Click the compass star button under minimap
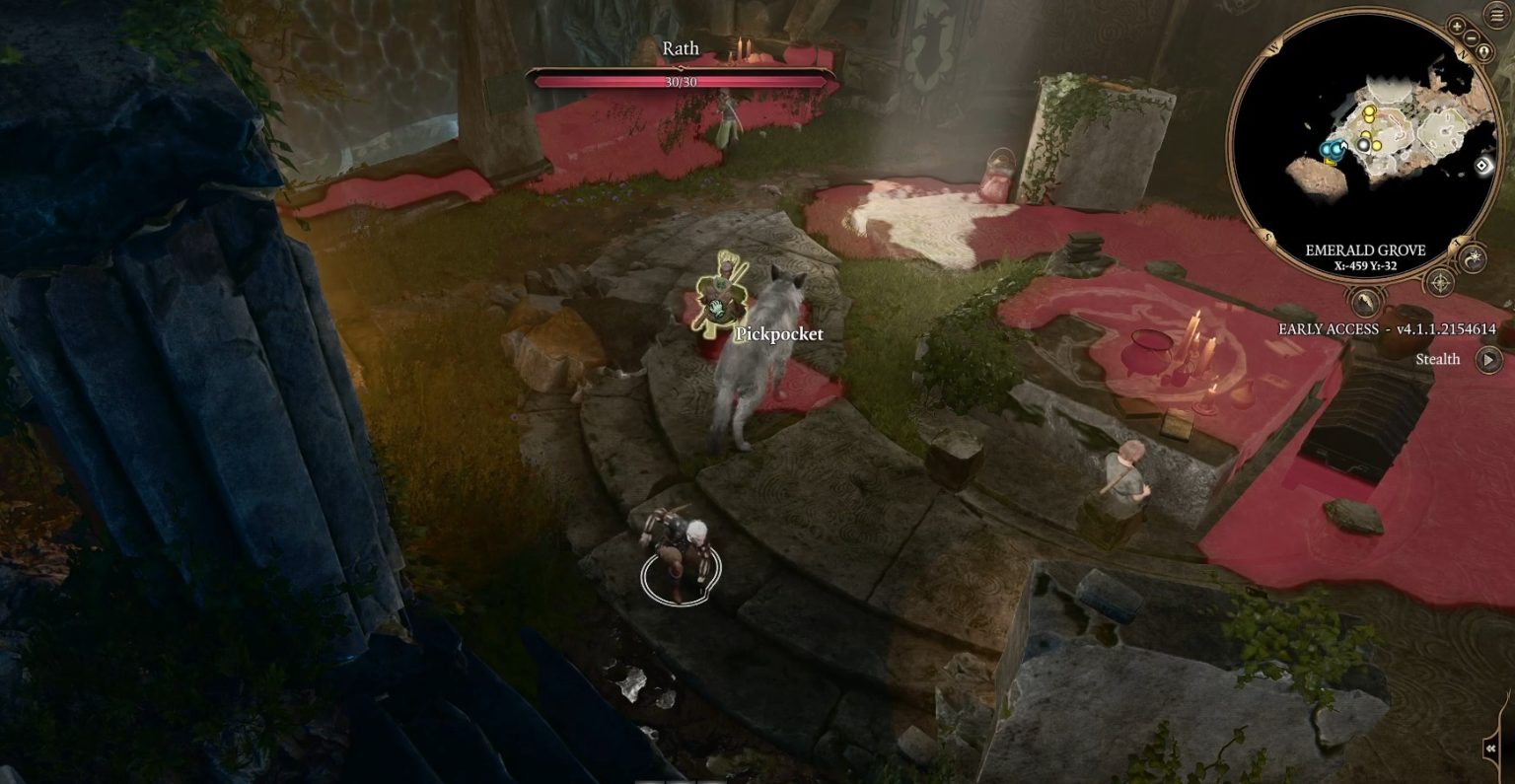The image size is (1515, 784). (x=1441, y=283)
